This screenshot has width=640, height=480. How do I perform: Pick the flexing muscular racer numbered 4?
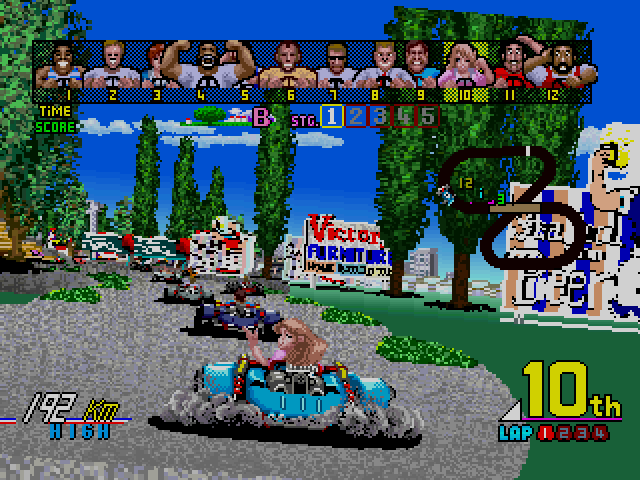point(208,64)
